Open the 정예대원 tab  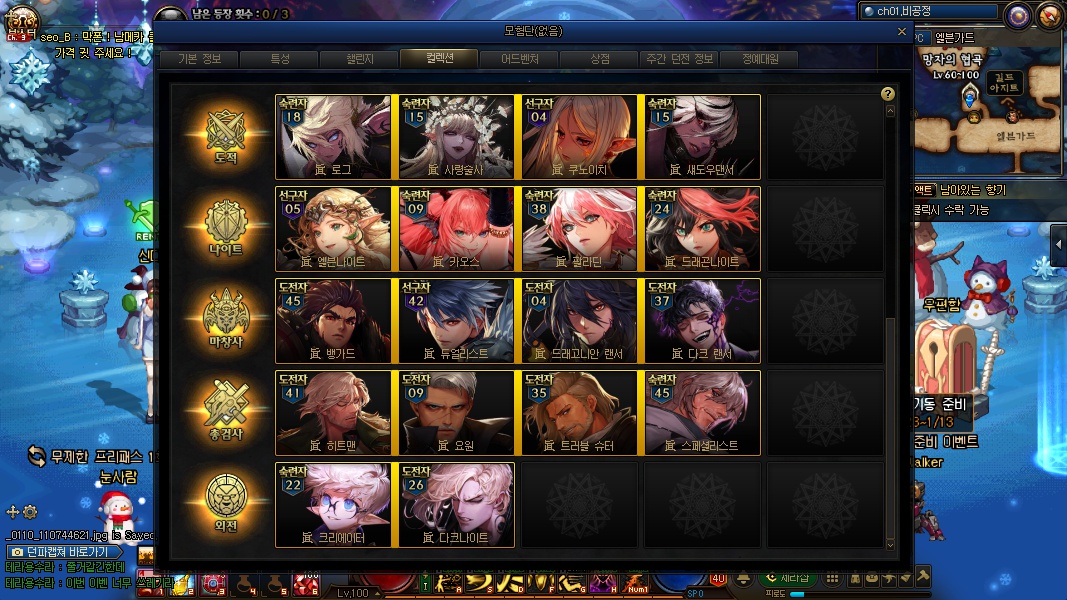(x=758, y=59)
